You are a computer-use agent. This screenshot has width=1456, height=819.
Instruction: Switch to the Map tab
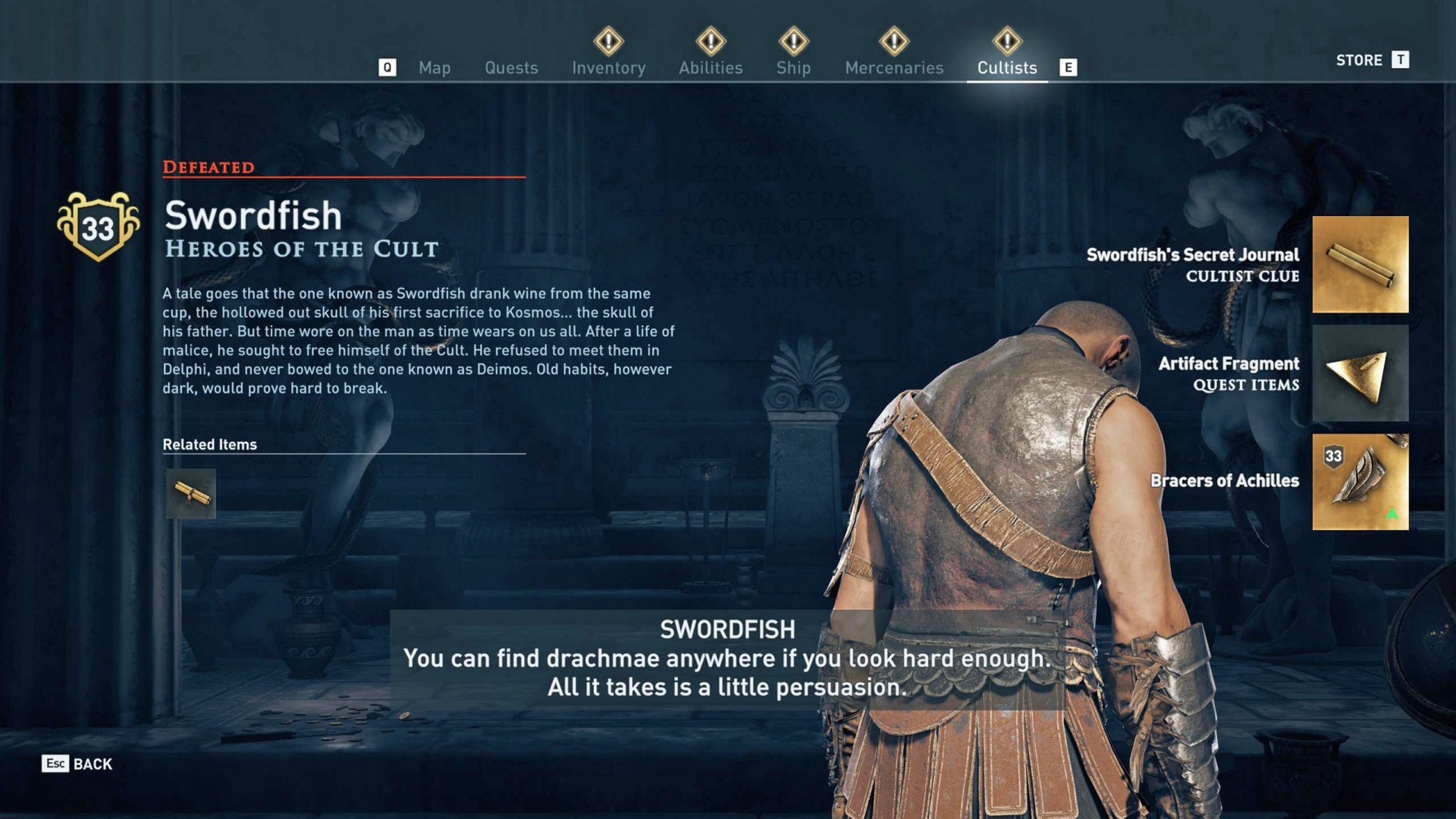tap(434, 67)
